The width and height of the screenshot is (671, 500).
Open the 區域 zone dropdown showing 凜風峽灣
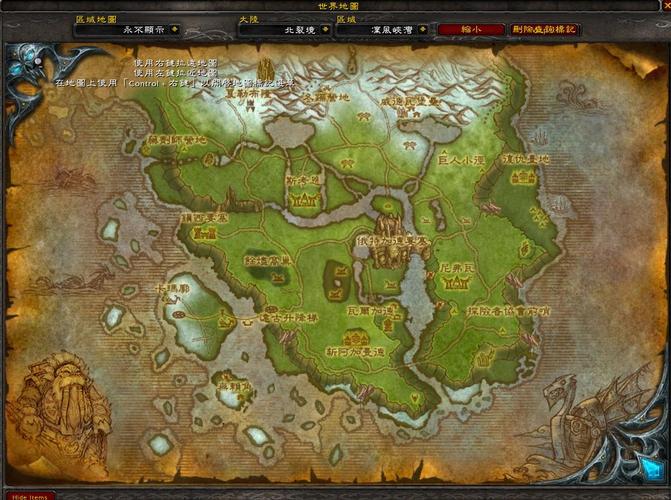[x=423, y=30]
